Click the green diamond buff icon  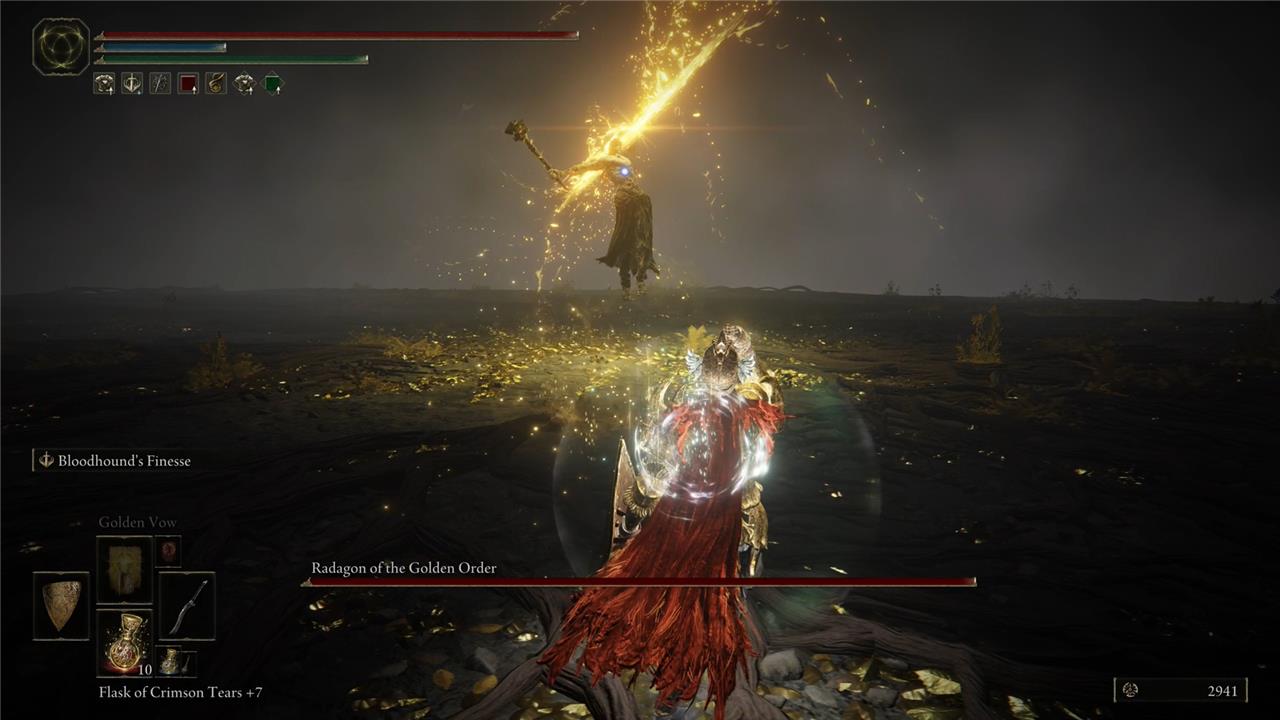coord(272,84)
